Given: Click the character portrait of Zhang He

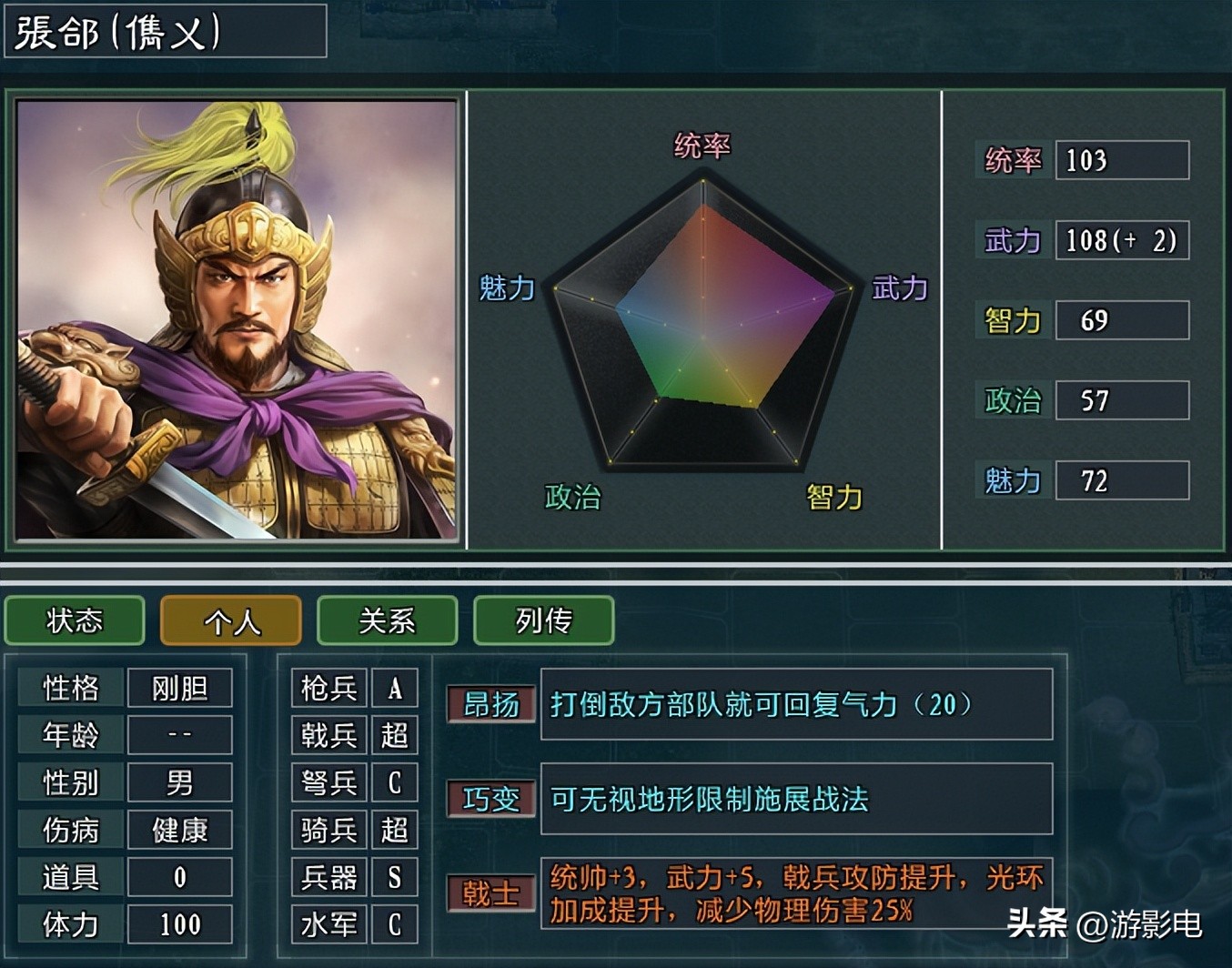Looking at the screenshot, I should tap(236, 318).
